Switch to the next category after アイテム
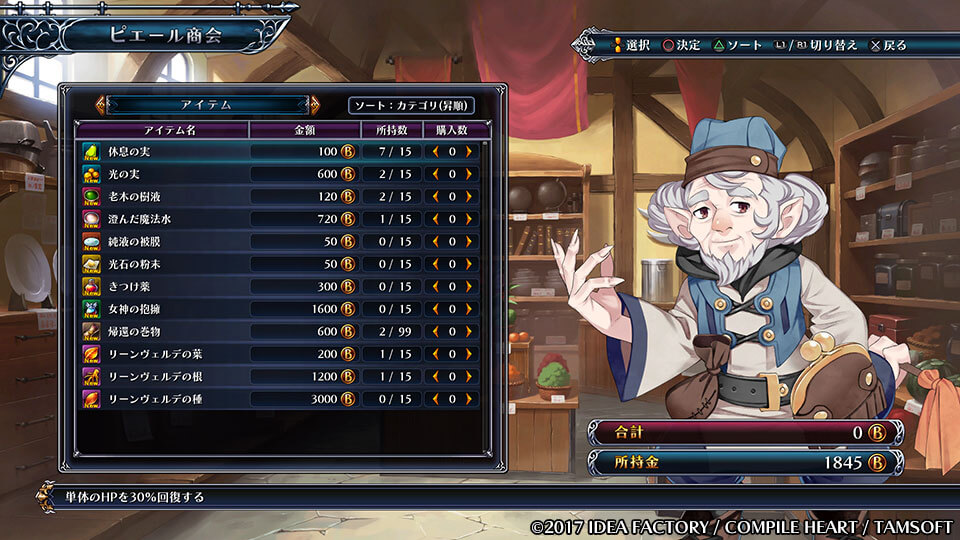Screen dimensions: 960x540 [x=315, y=104]
